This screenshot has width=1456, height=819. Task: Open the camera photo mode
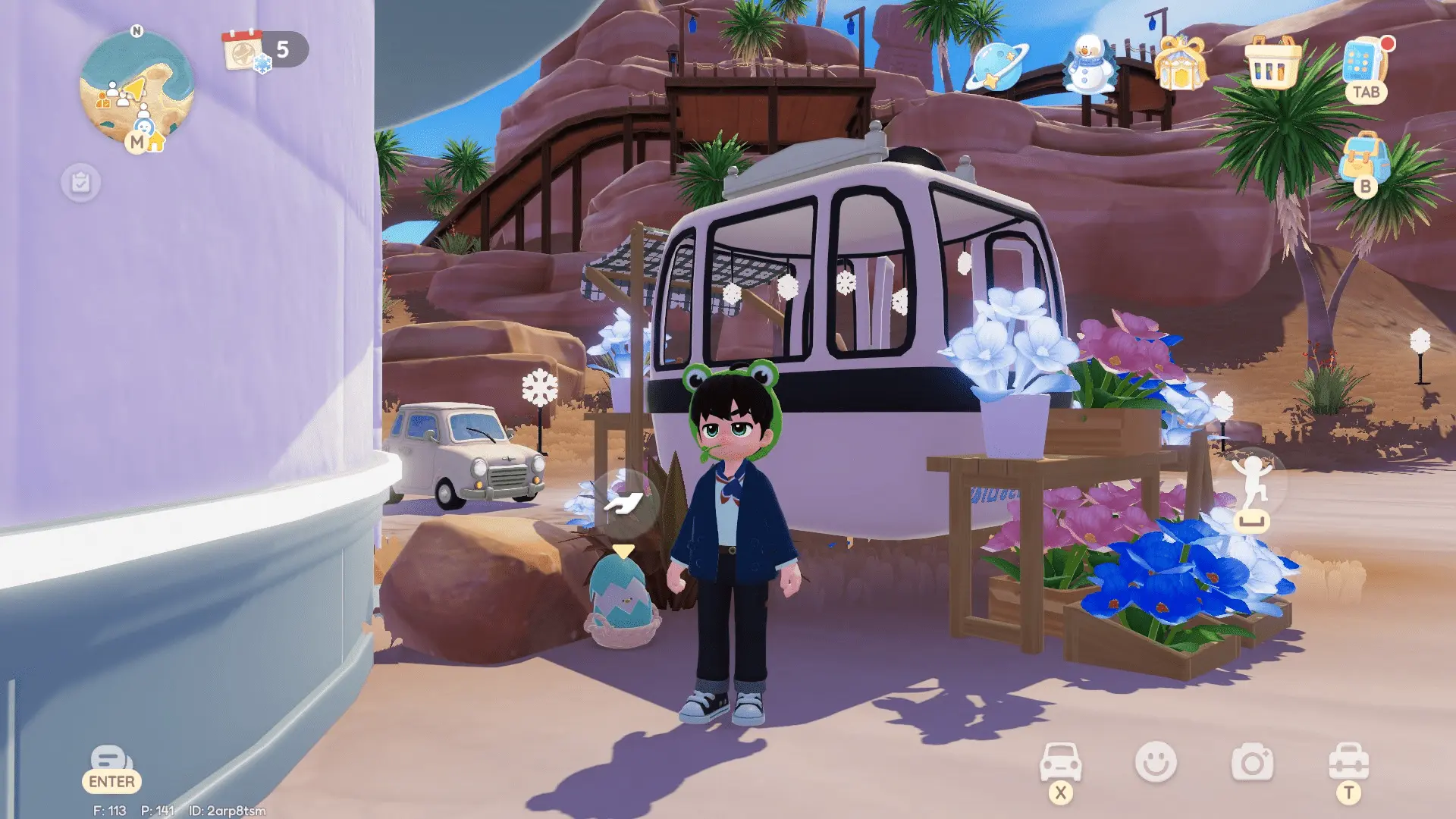pyautogui.click(x=1252, y=763)
